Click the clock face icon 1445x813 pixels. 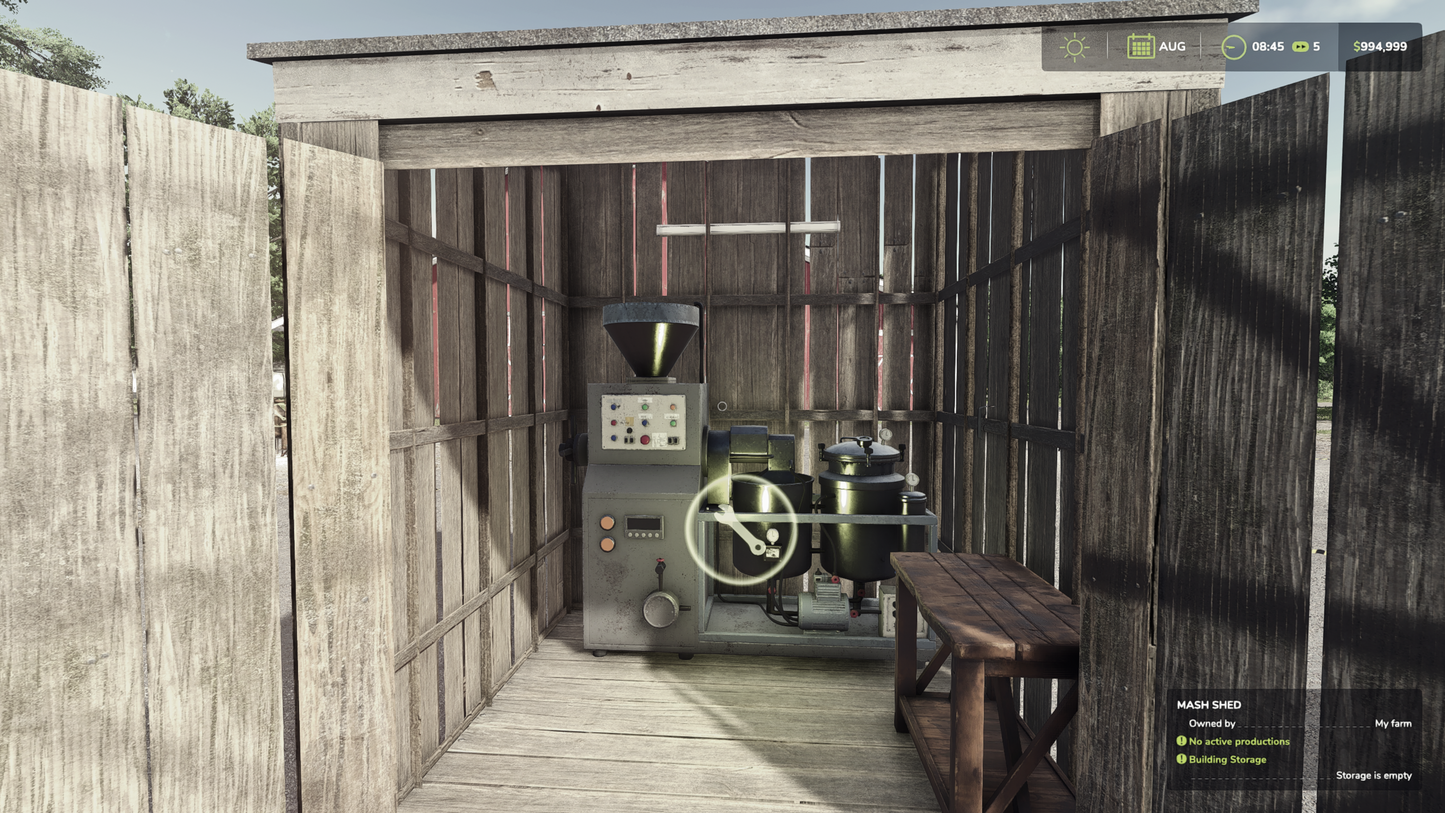point(1232,45)
